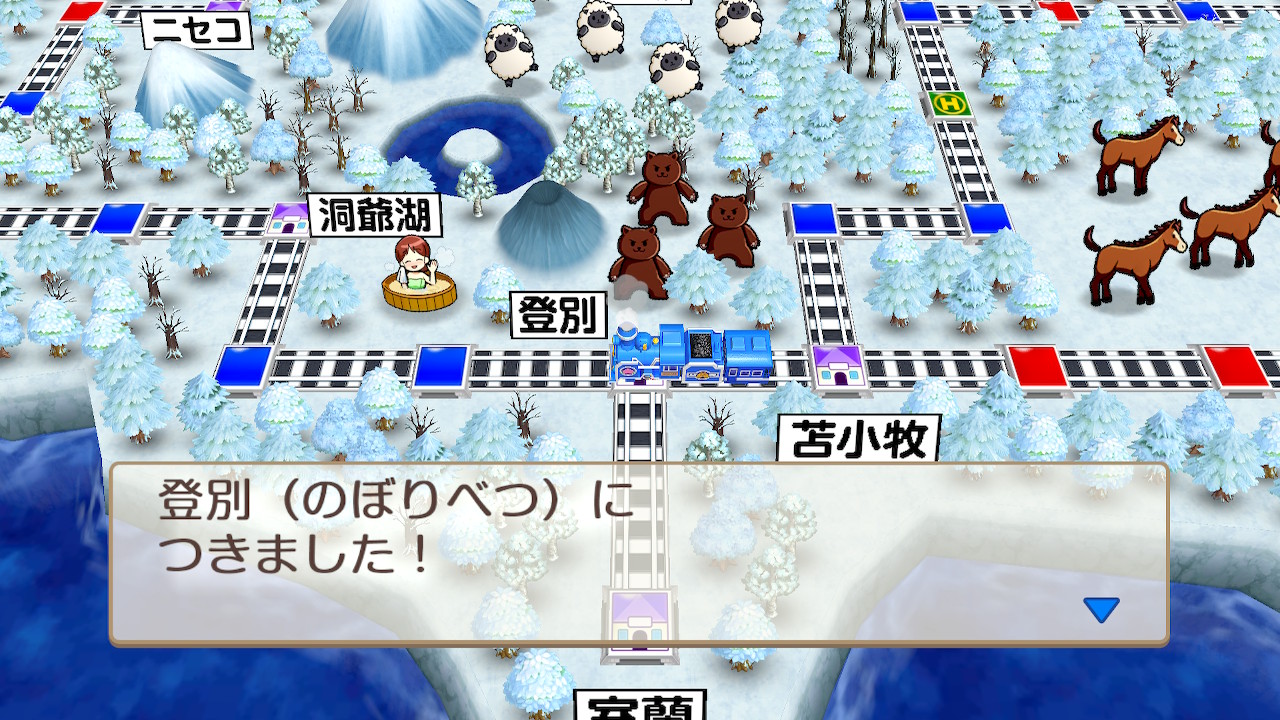Screen dimensions: 1280x720
Task: Open the green H stop tile
Action: click(948, 104)
